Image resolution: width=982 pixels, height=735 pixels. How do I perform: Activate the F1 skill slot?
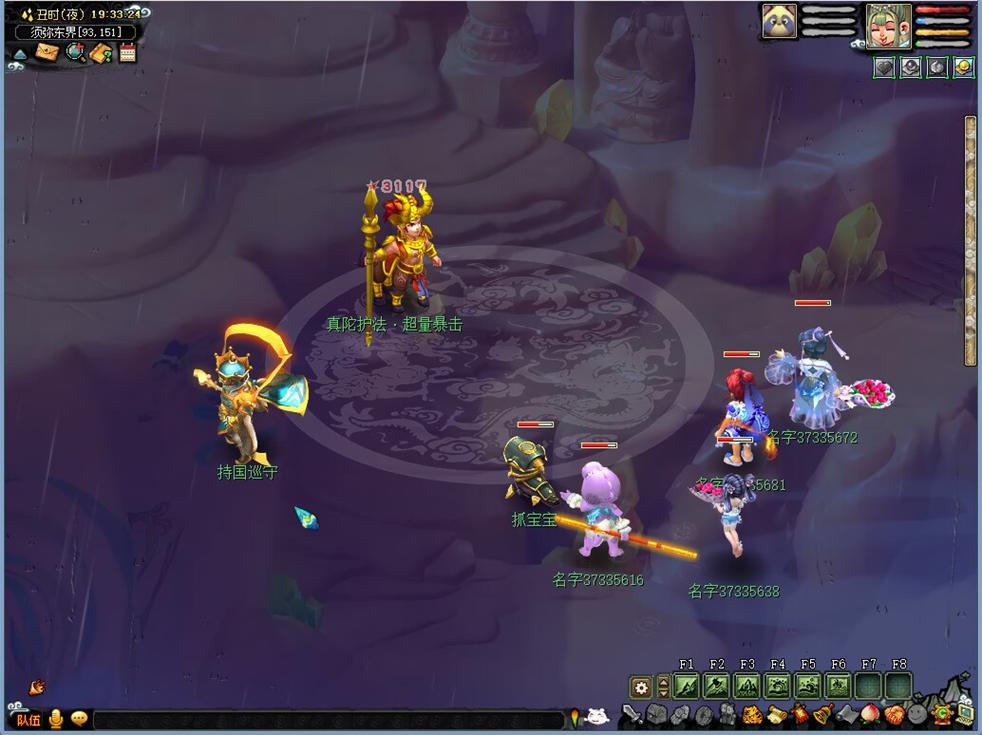pyautogui.click(x=686, y=686)
